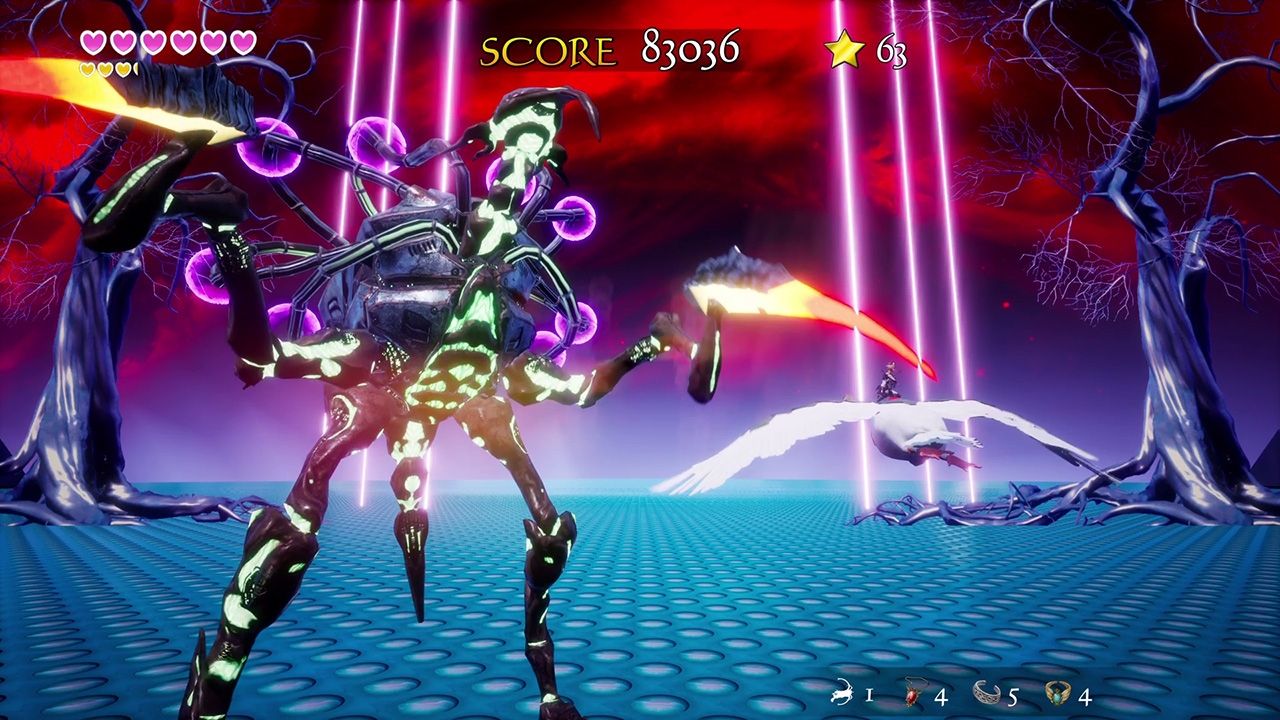
Task: Click the half-filled heart at row's end
Action: point(137,68)
